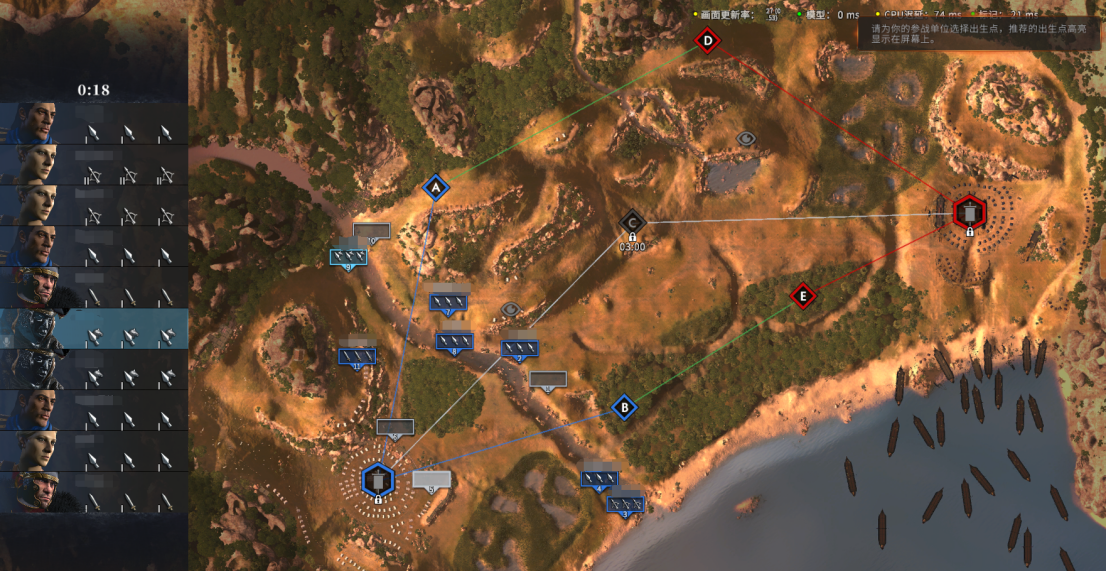Click the squad marker numbered 3
Viewport: 1106px width, 571px height.
tap(626, 503)
